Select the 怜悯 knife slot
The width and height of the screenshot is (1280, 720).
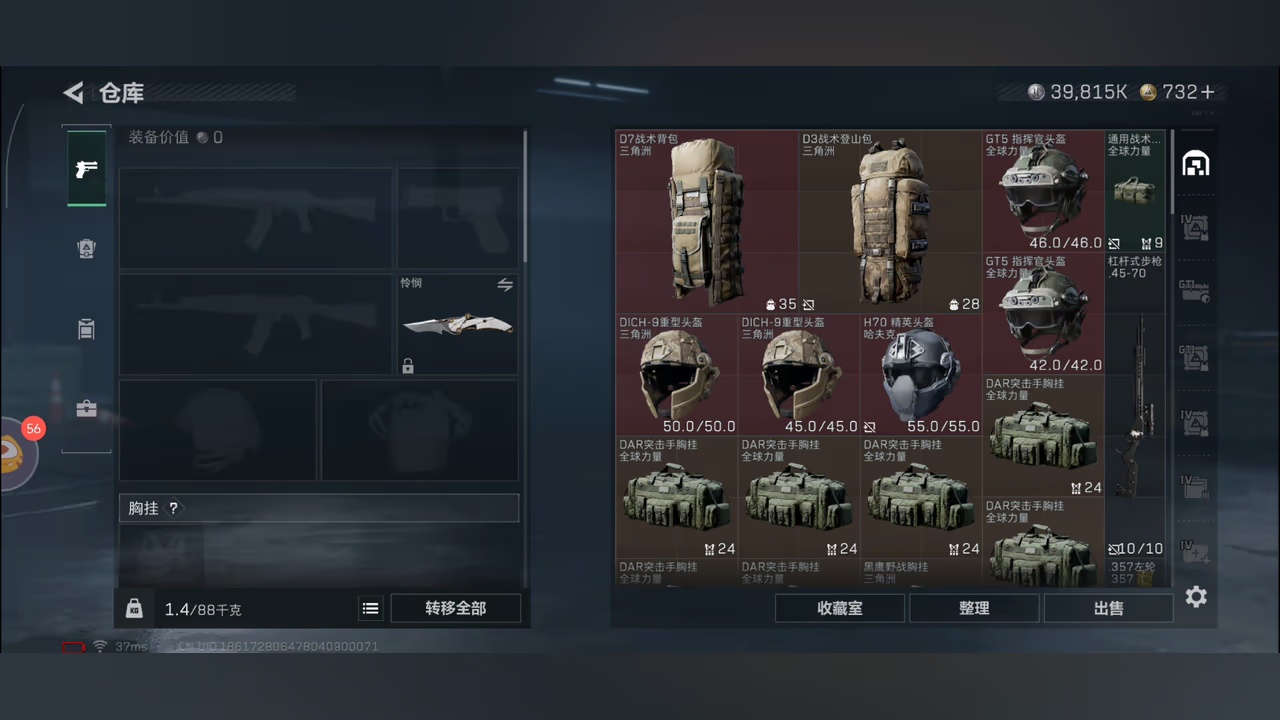point(458,325)
